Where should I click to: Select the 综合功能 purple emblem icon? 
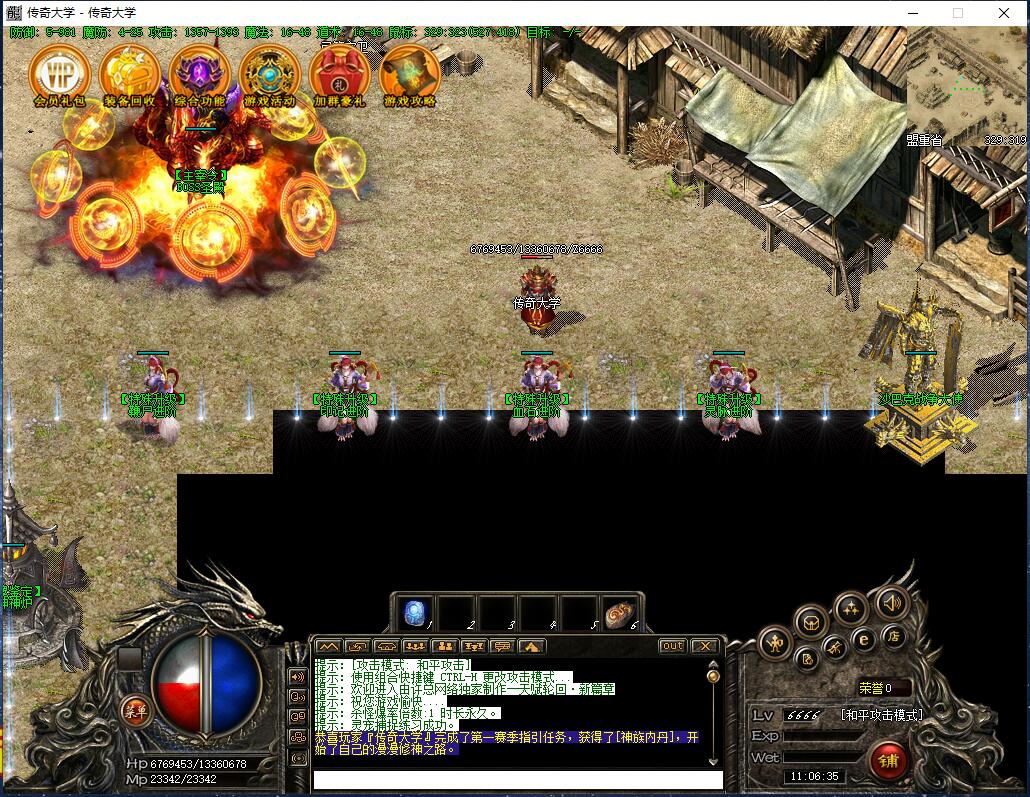199,72
